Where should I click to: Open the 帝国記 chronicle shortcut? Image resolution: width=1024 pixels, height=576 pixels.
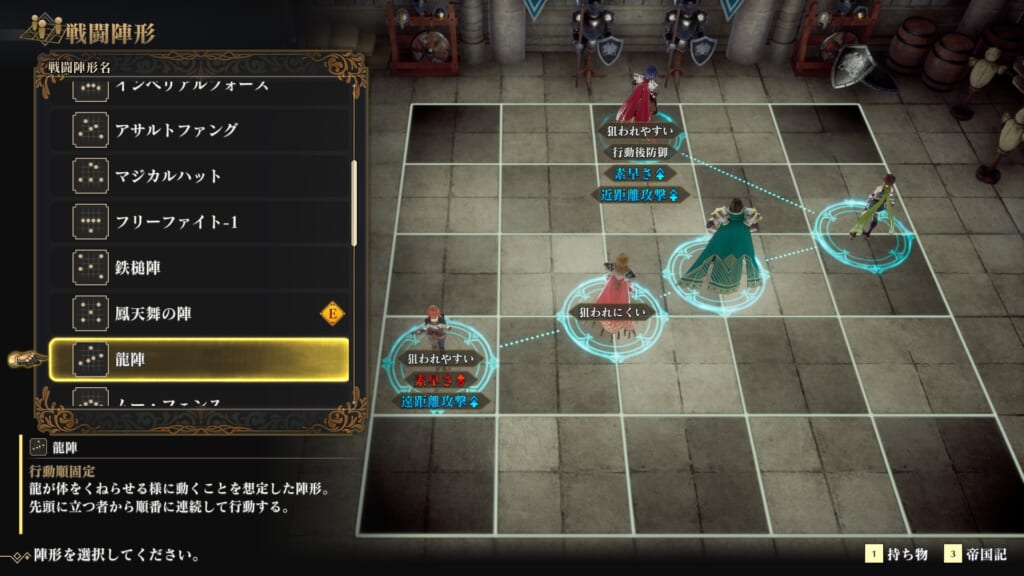(976, 554)
